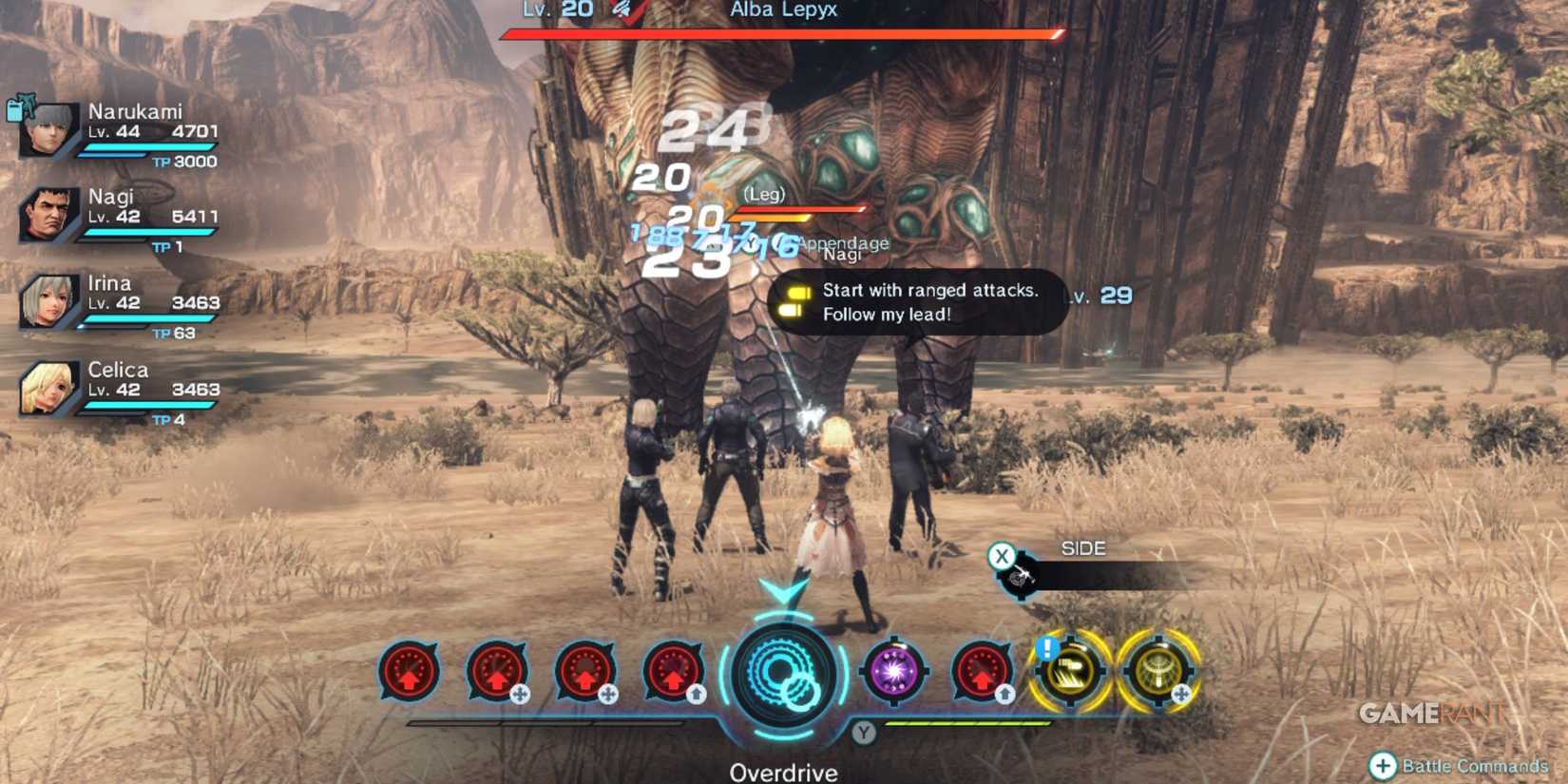This screenshot has height=784, width=1568.
Task: Expand the Battle Commands menu
Action: [1459, 766]
